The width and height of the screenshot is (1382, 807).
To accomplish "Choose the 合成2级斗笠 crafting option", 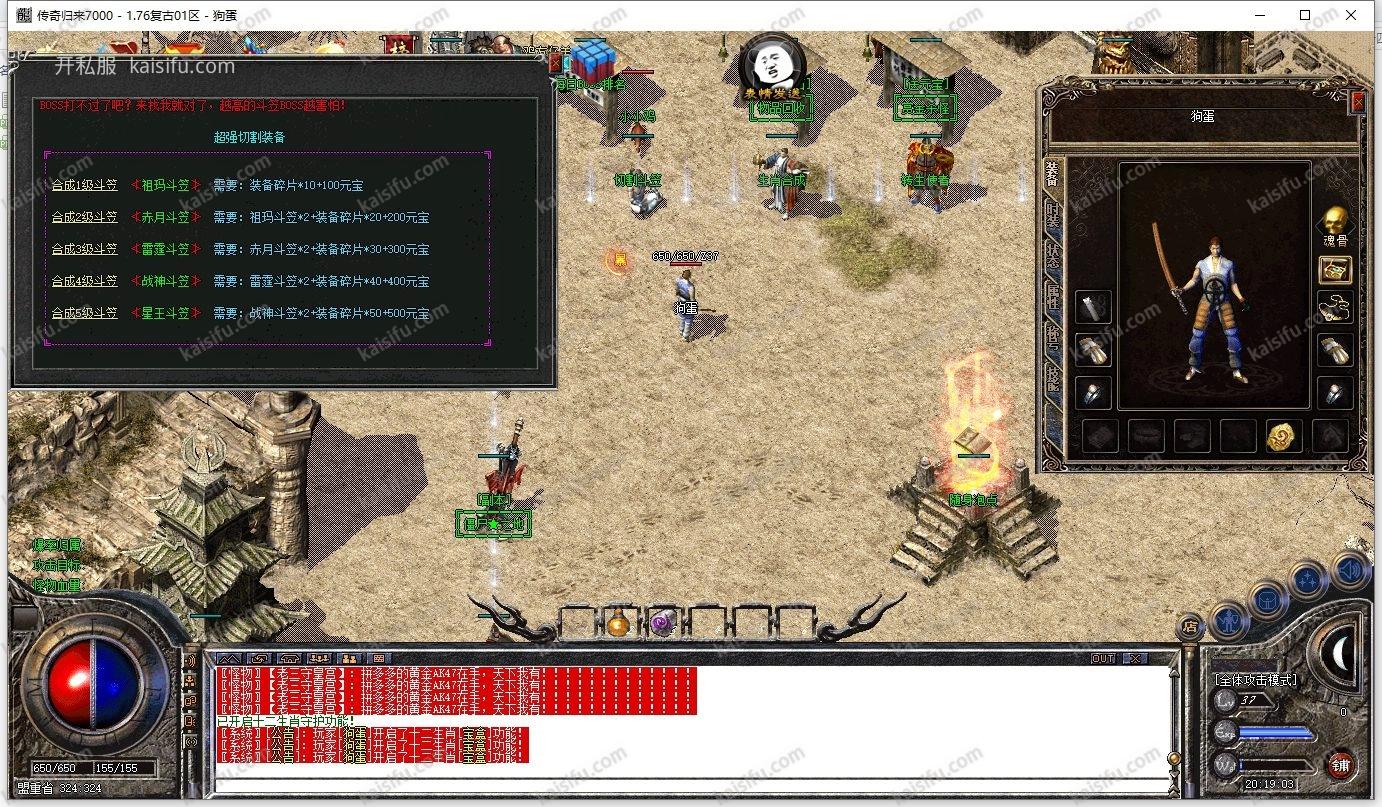I will [x=85, y=217].
